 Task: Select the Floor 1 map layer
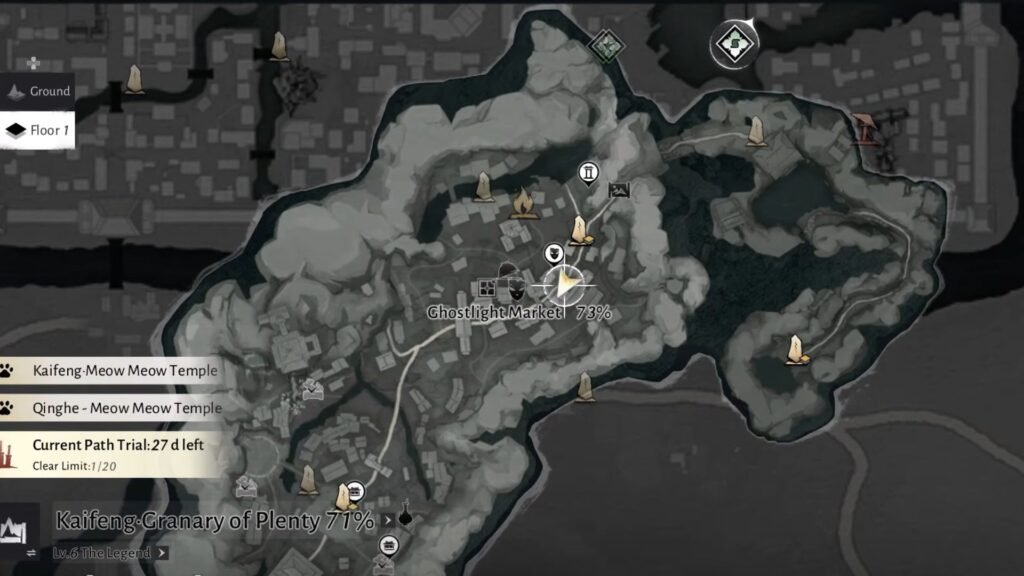coord(39,130)
